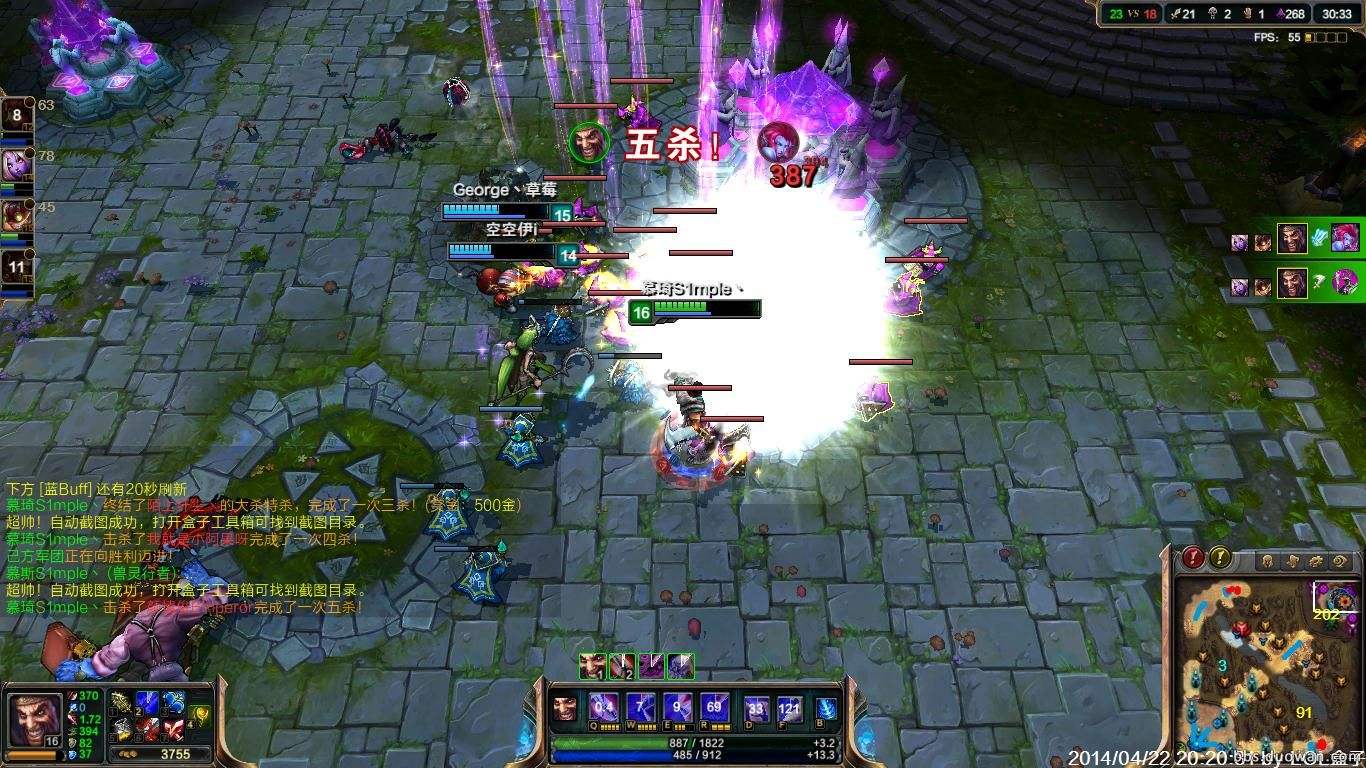Click the Q ability icon on cooldown
This screenshot has height=768, width=1366.
(603, 707)
